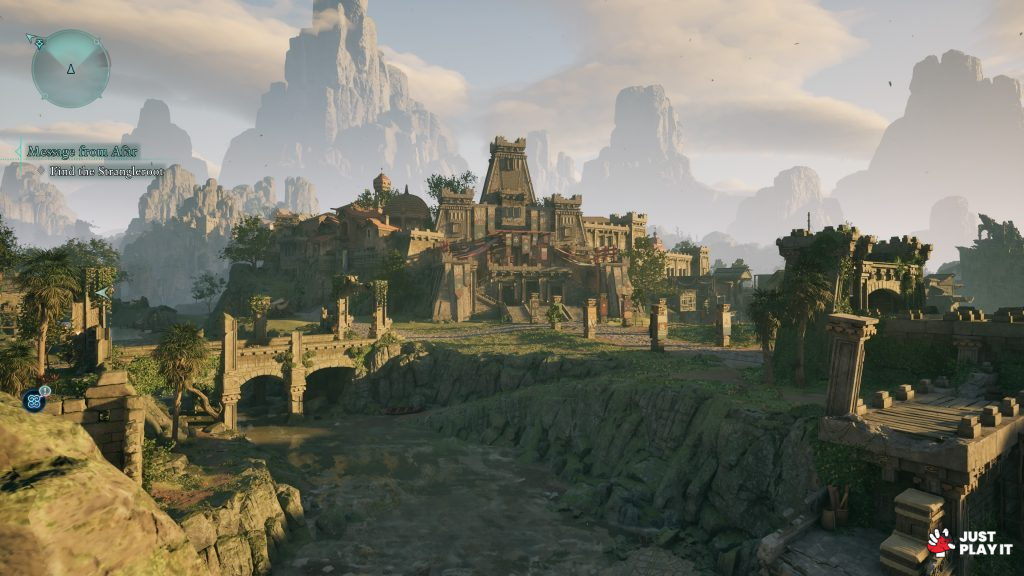
Task: Select the Message from Afar quest title
Action: (82, 151)
